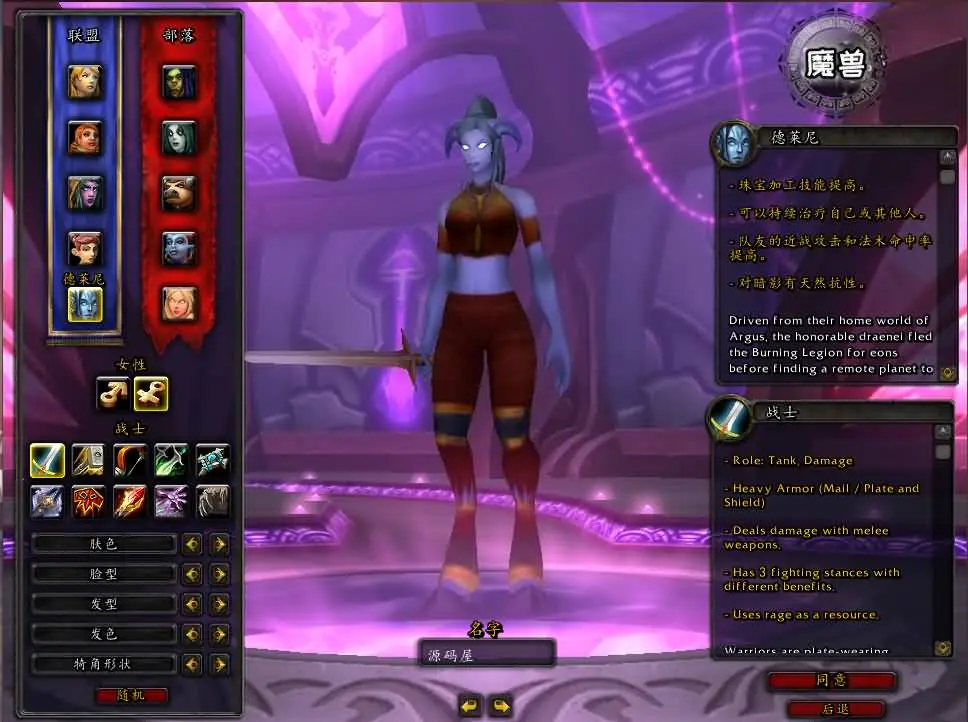Screen dimensions: 968x722
Task: Choose the Paladin class icon
Action: tap(89, 460)
